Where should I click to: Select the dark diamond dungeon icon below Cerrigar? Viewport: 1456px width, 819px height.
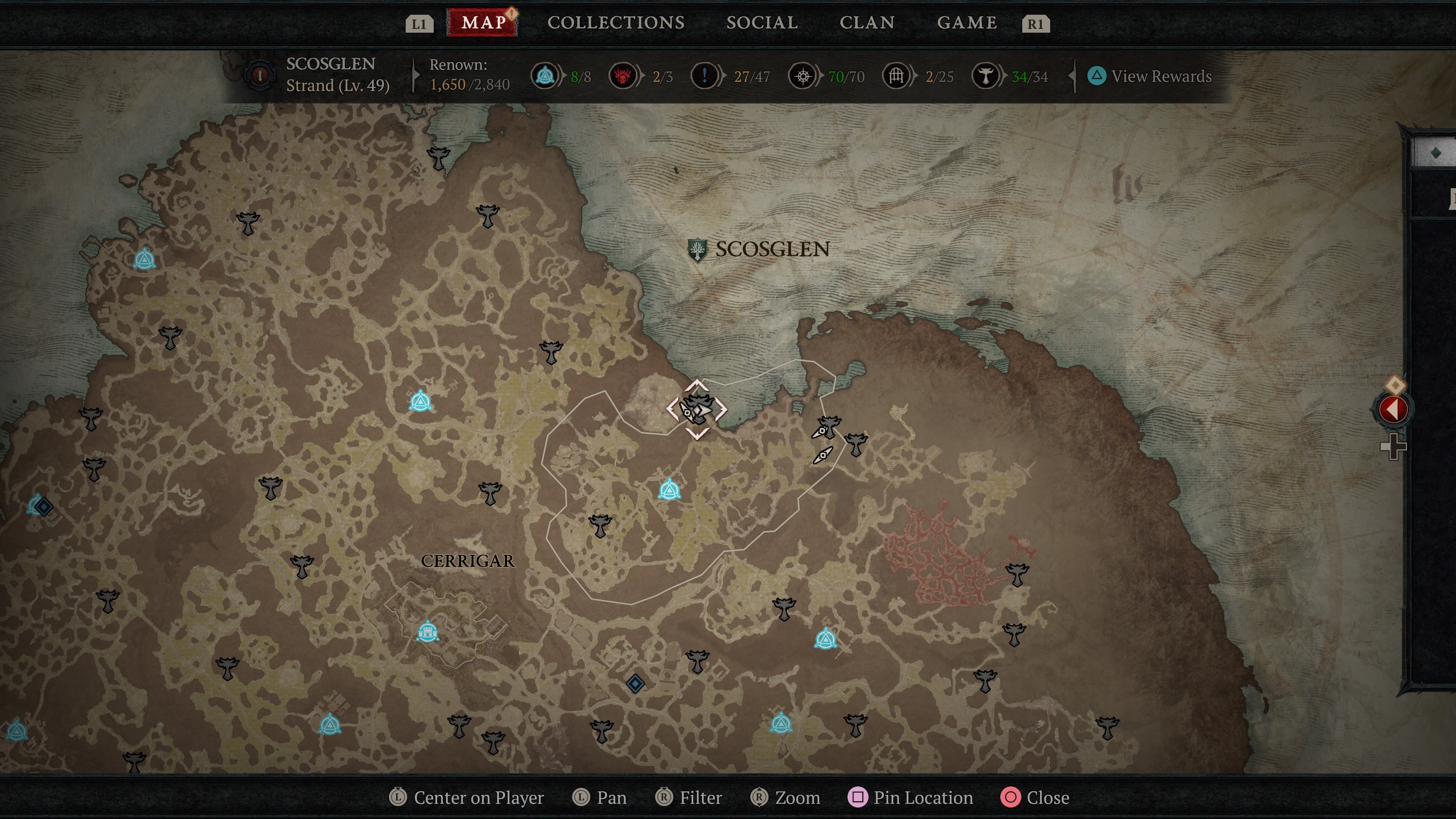tap(635, 683)
